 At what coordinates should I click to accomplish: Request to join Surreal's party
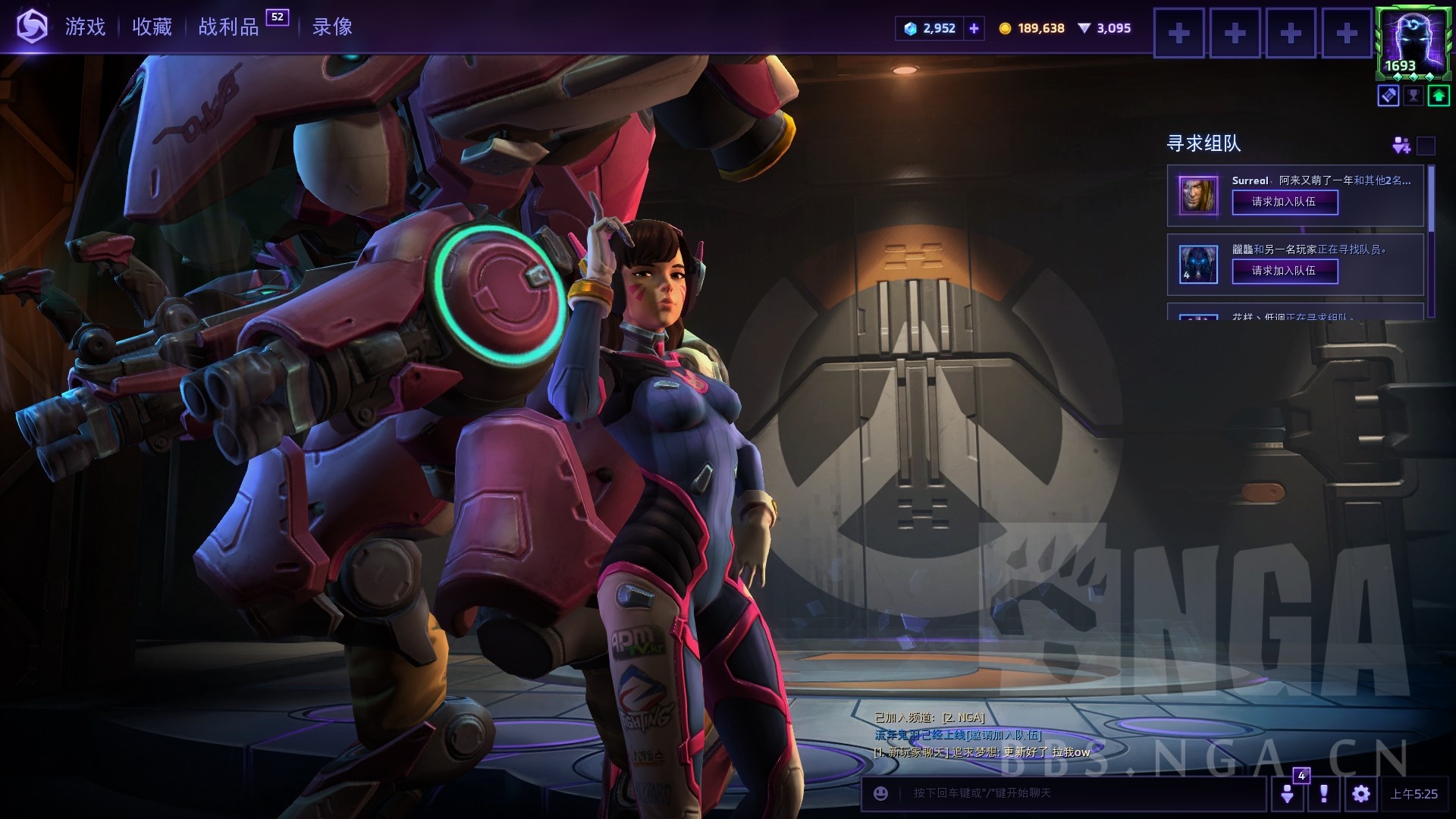[1285, 202]
